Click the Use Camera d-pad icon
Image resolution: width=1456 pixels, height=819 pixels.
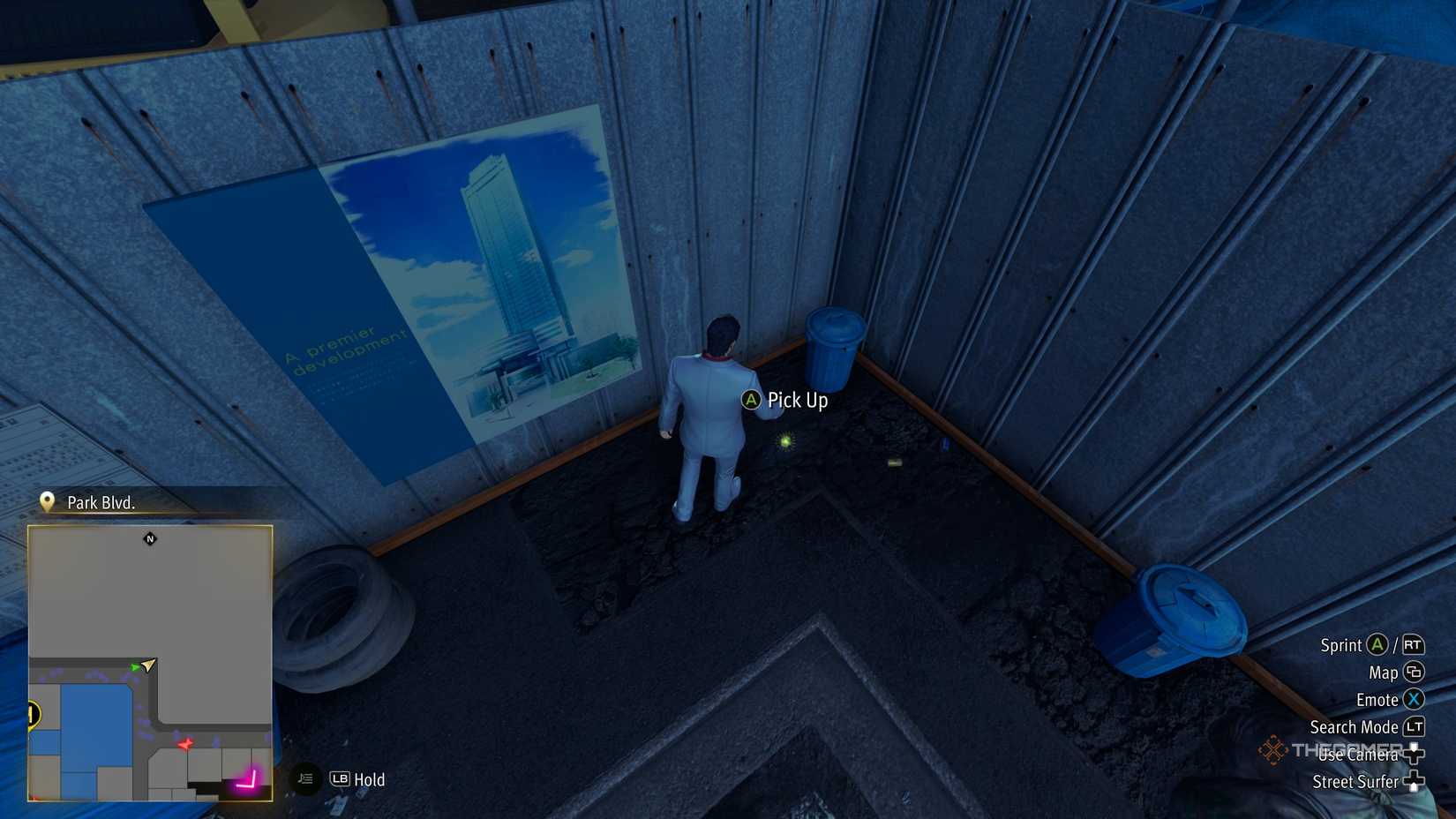pos(1415,754)
